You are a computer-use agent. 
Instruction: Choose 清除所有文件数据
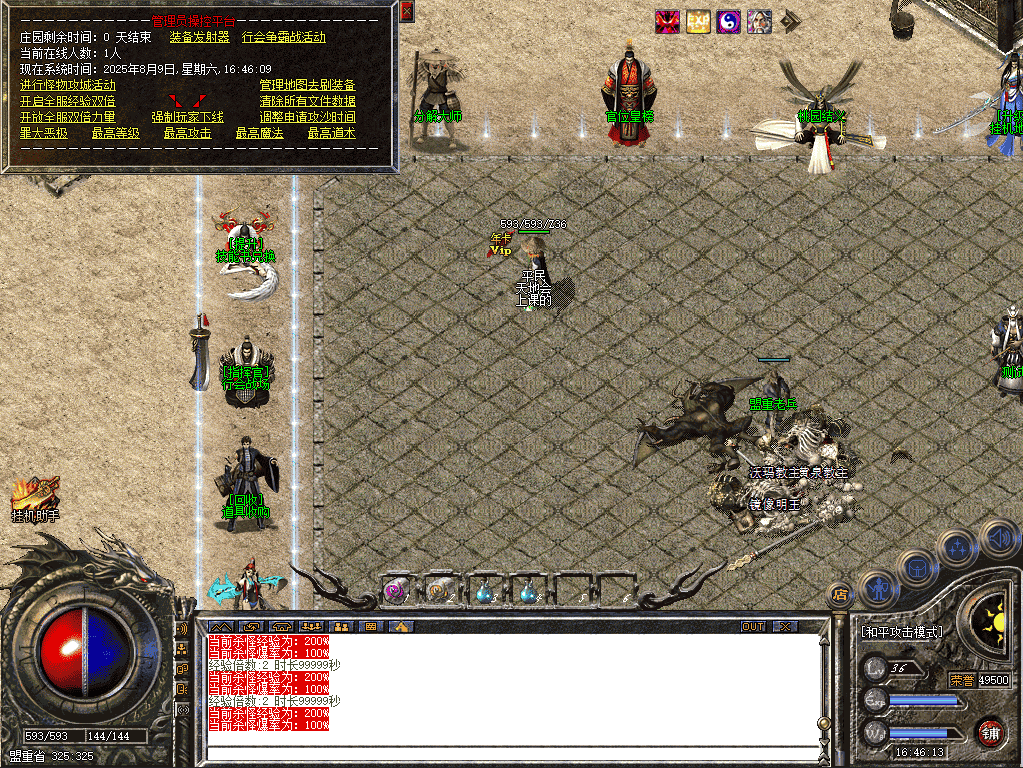click(307, 101)
